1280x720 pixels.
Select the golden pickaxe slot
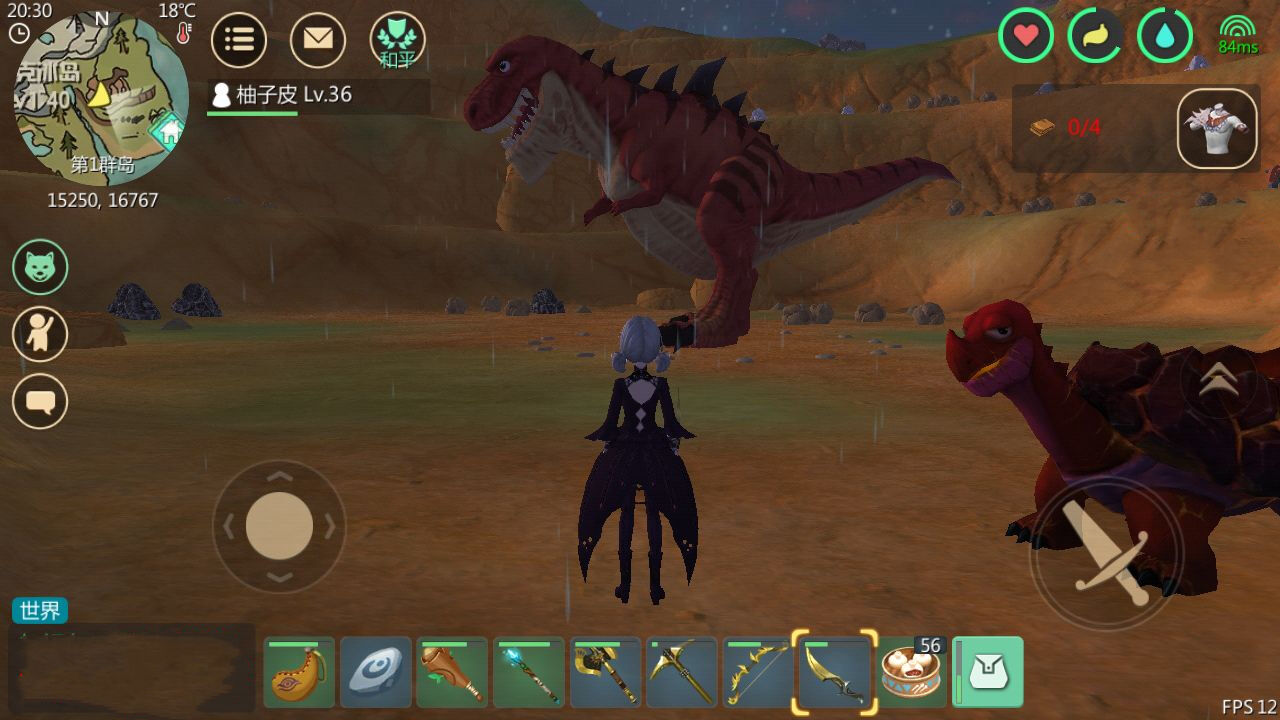coord(682,673)
